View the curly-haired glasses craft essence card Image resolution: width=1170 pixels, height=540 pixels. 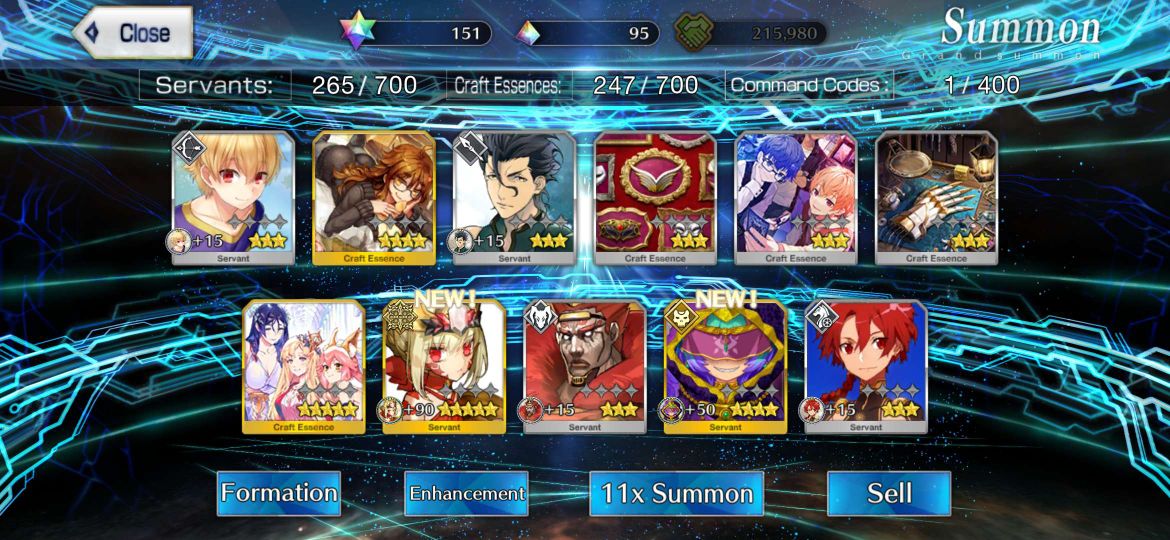tap(374, 197)
